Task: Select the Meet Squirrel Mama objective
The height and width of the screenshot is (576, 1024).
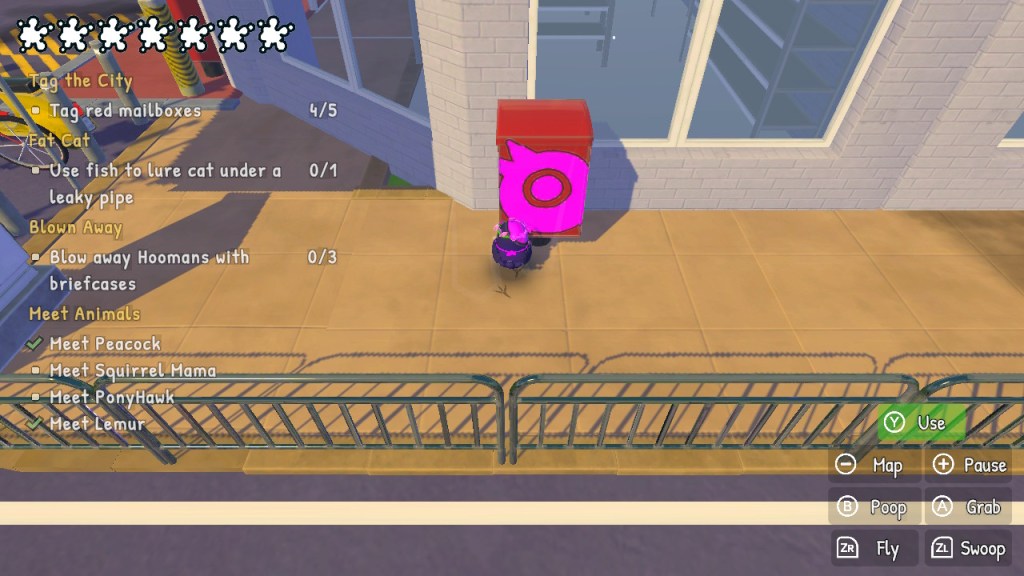Action: coord(132,371)
